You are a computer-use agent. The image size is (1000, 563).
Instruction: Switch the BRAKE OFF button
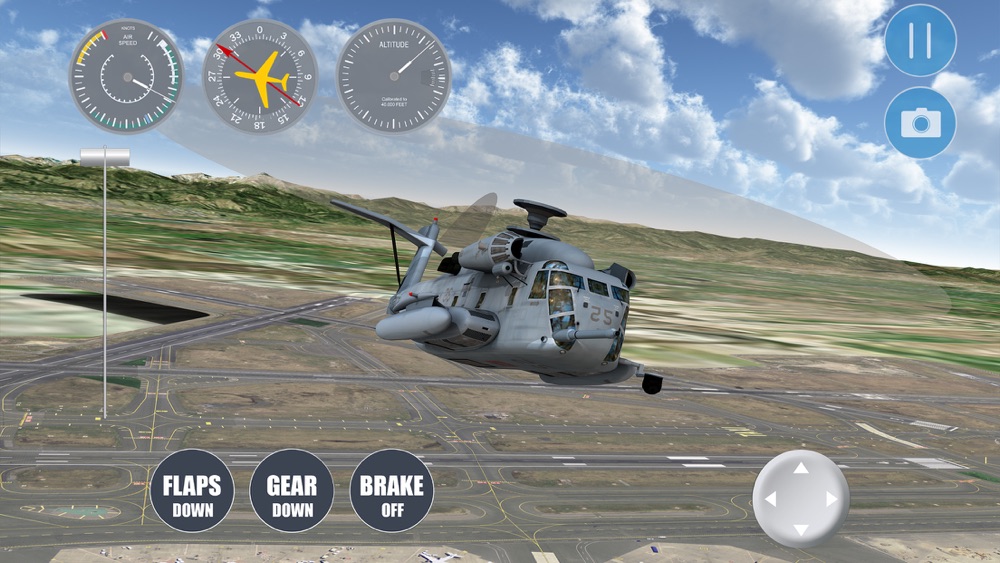[391, 491]
